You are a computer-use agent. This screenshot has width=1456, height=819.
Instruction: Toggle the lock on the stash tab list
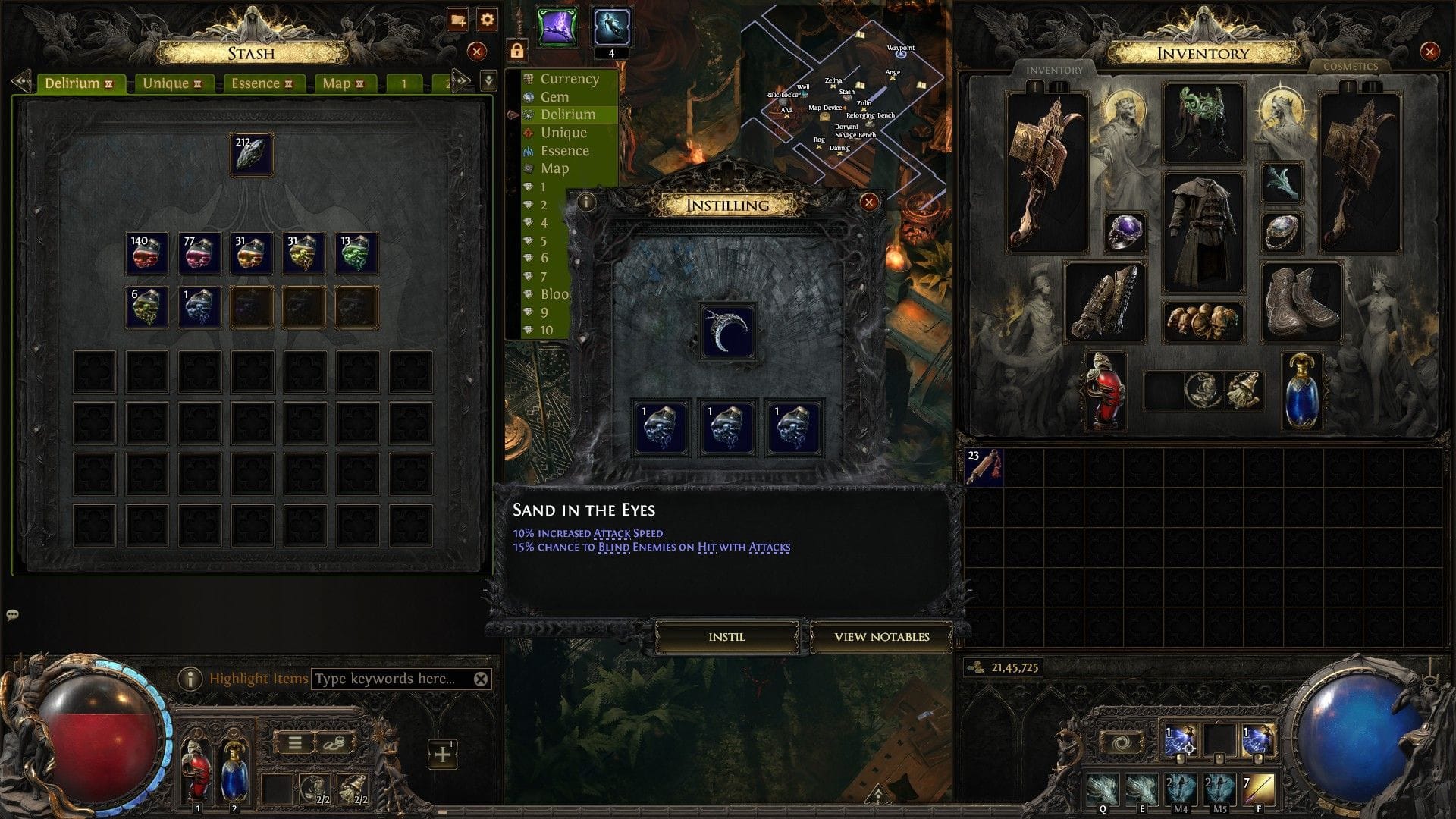click(x=519, y=52)
